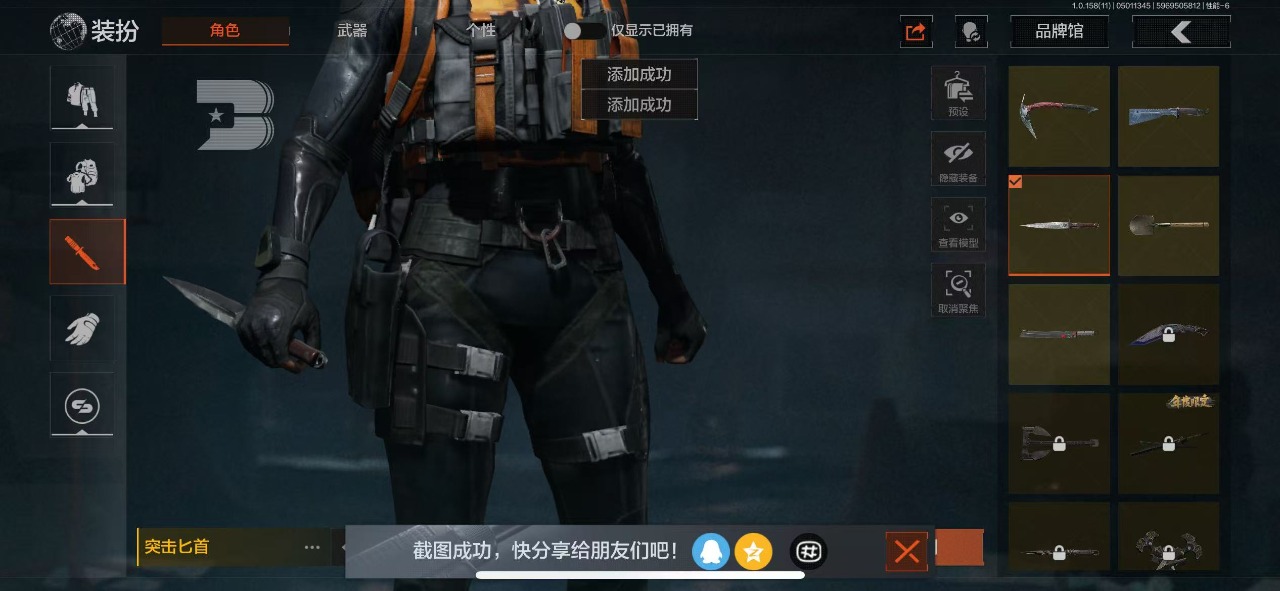Choose the backpack gear category icon
Screen dimensions: 1280x591
tap(81, 174)
